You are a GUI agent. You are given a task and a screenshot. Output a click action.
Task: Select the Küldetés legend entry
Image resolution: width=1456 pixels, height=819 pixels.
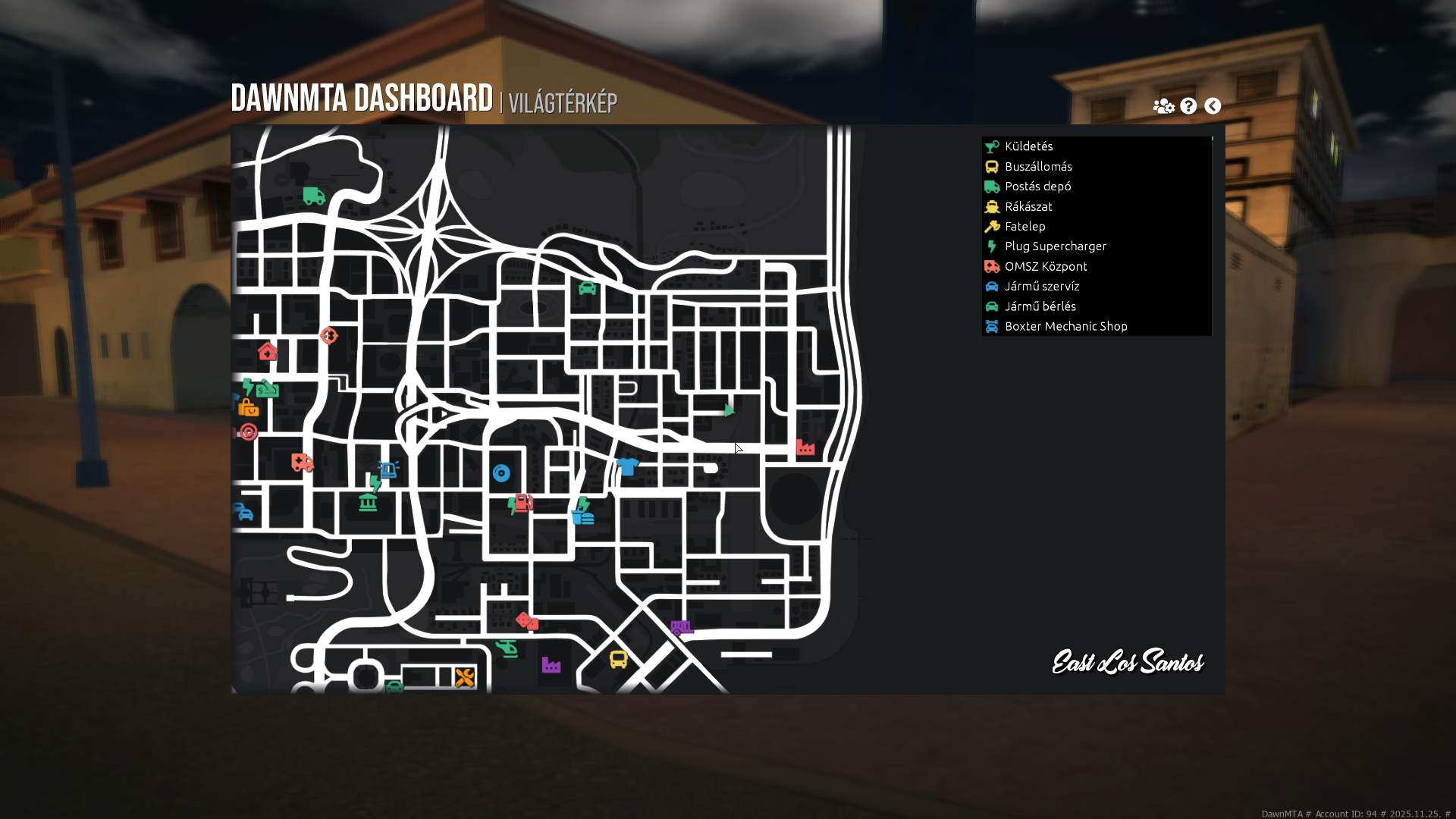click(x=1028, y=146)
